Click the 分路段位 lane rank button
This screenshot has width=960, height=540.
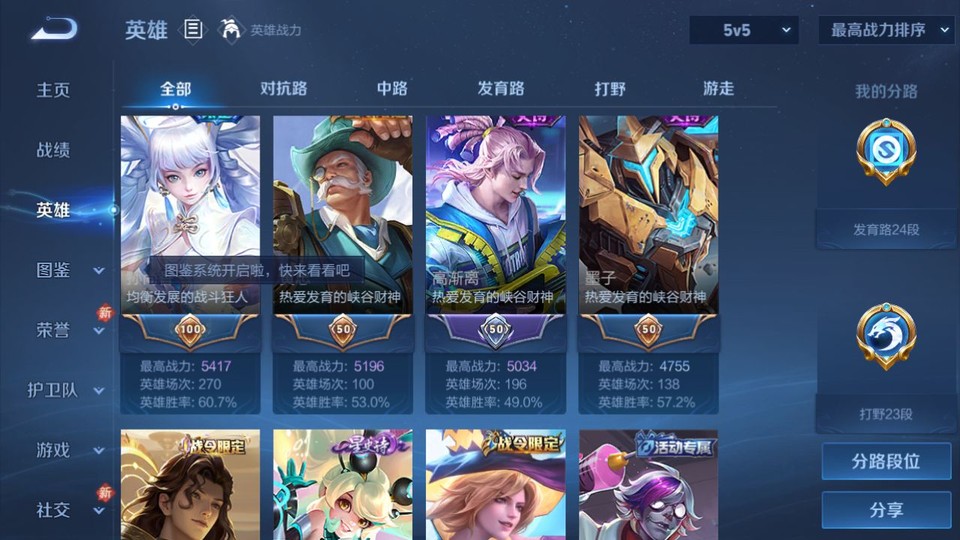pos(886,462)
